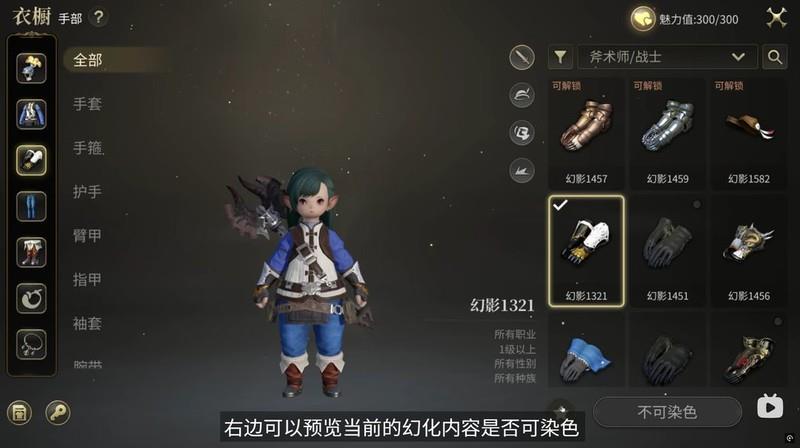800x448 pixels.
Task: Select the blue pants slot in sidebar
Action: (31, 207)
